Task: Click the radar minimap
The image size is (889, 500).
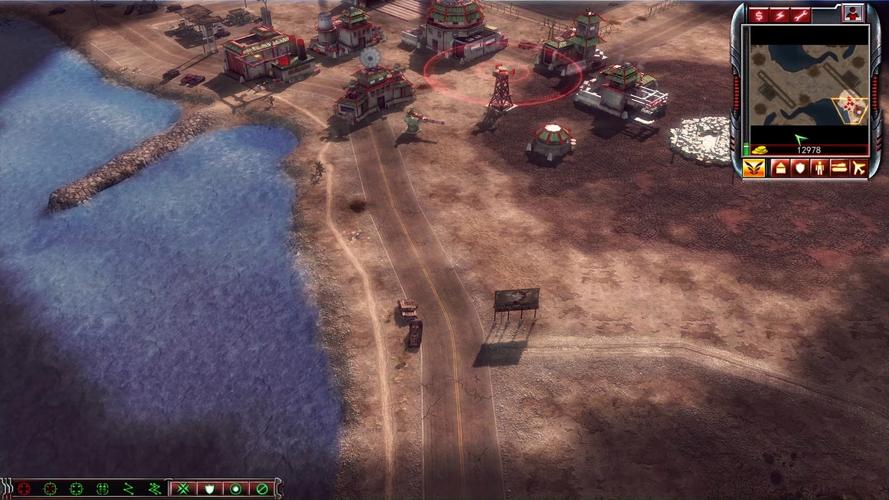Action: (809, 84)
